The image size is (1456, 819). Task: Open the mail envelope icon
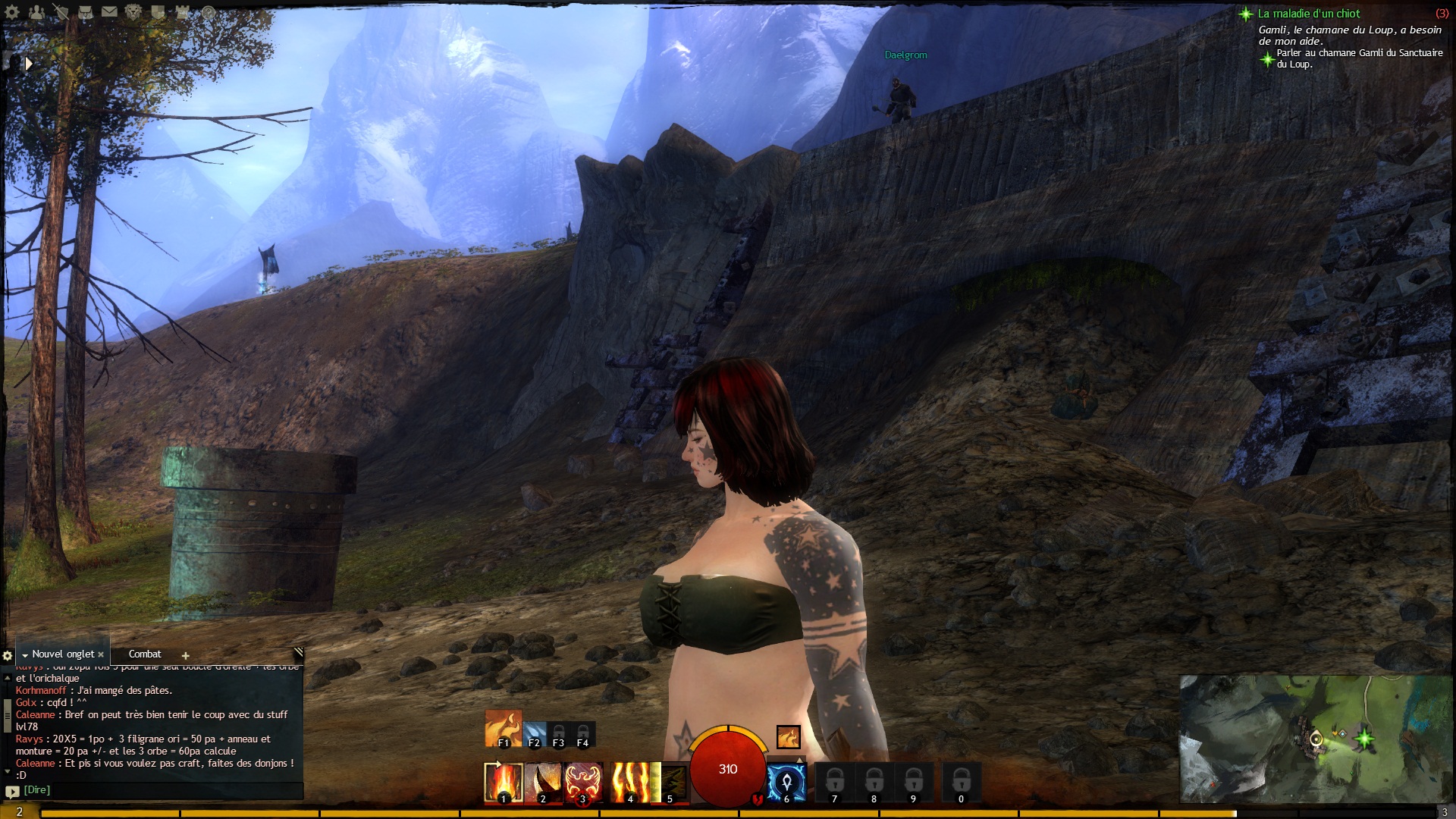(x=110, y=12)
